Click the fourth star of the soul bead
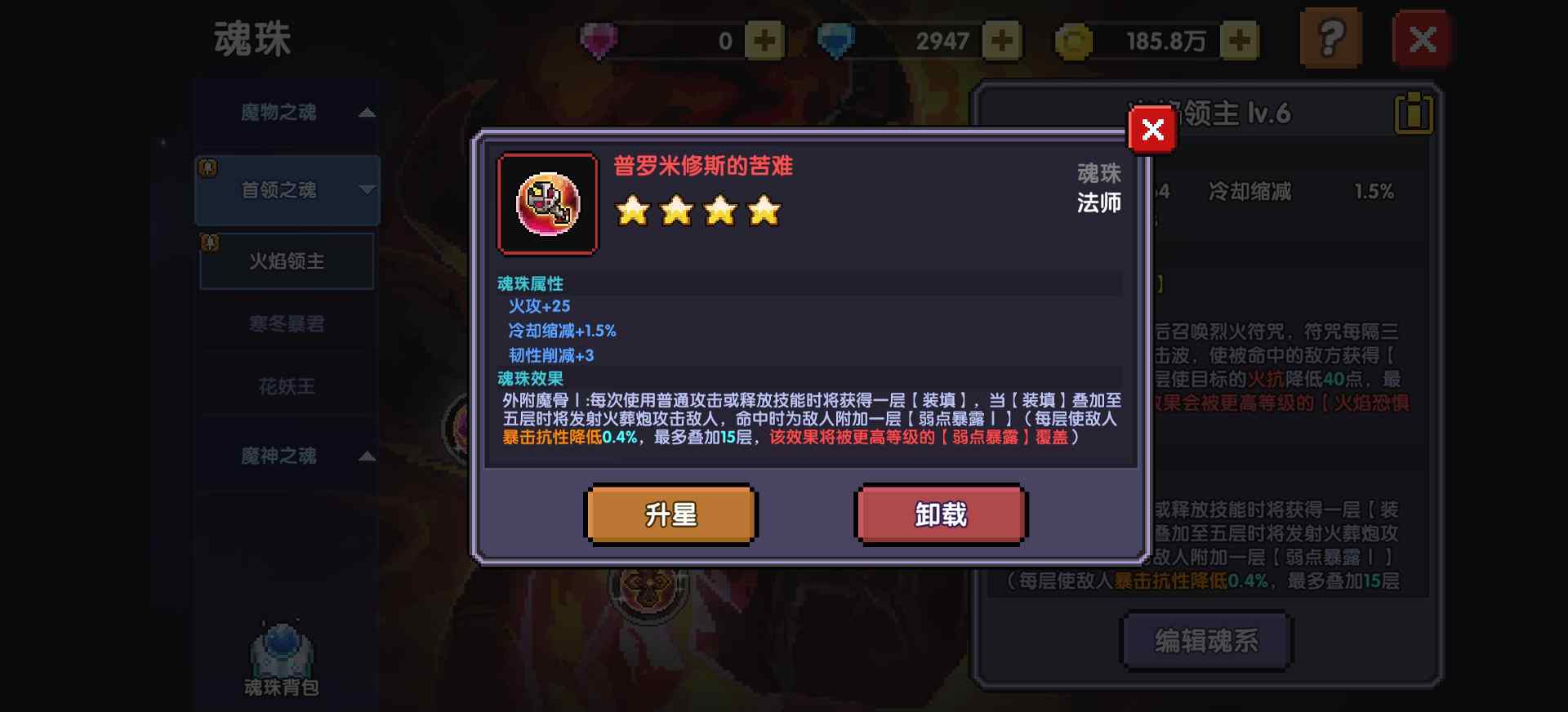 click(764, 210)
